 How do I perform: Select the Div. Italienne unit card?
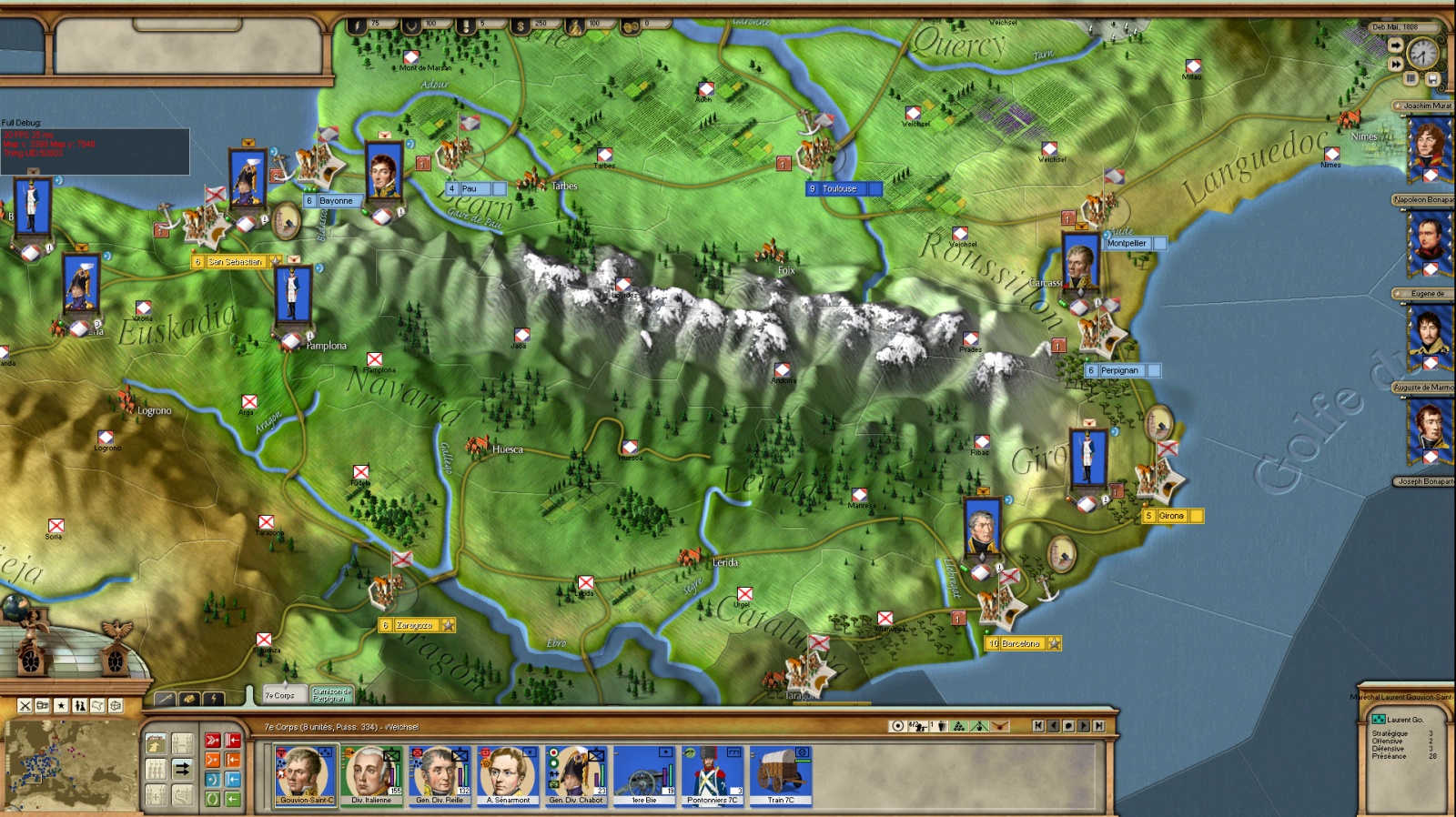(371, 775)
